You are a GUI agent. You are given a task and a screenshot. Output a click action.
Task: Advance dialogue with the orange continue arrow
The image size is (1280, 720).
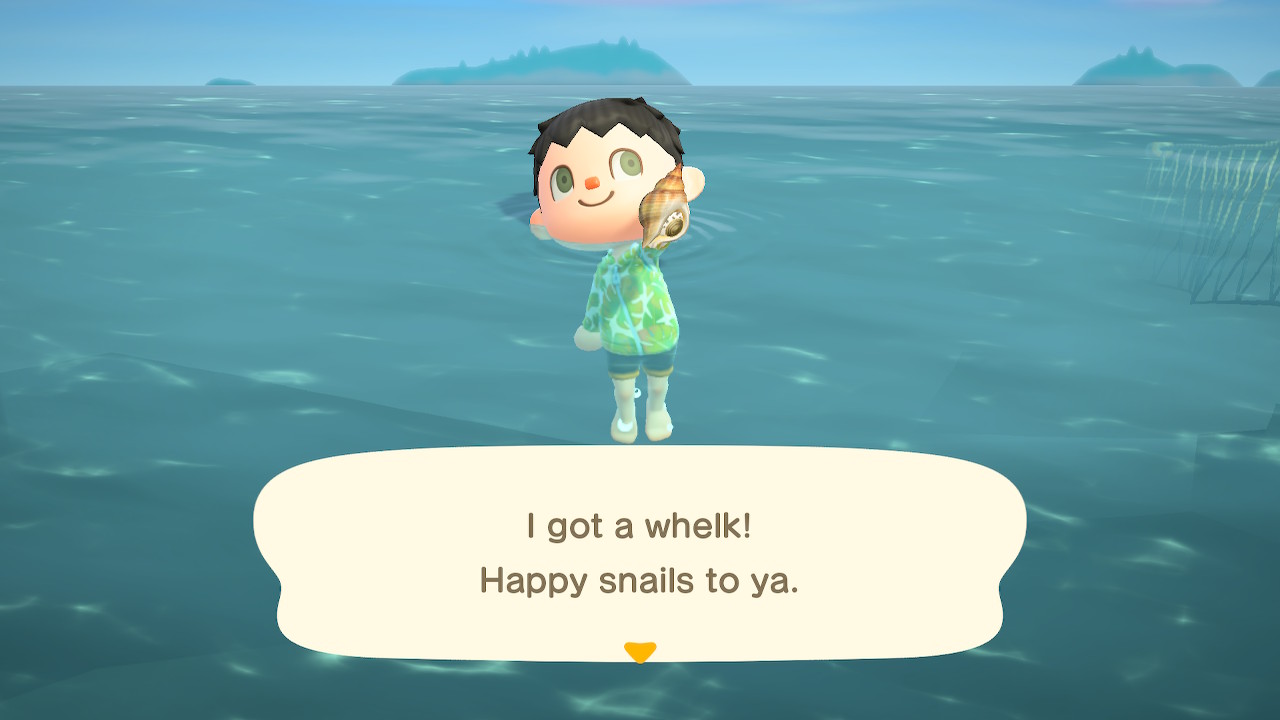tap(639, 652)
